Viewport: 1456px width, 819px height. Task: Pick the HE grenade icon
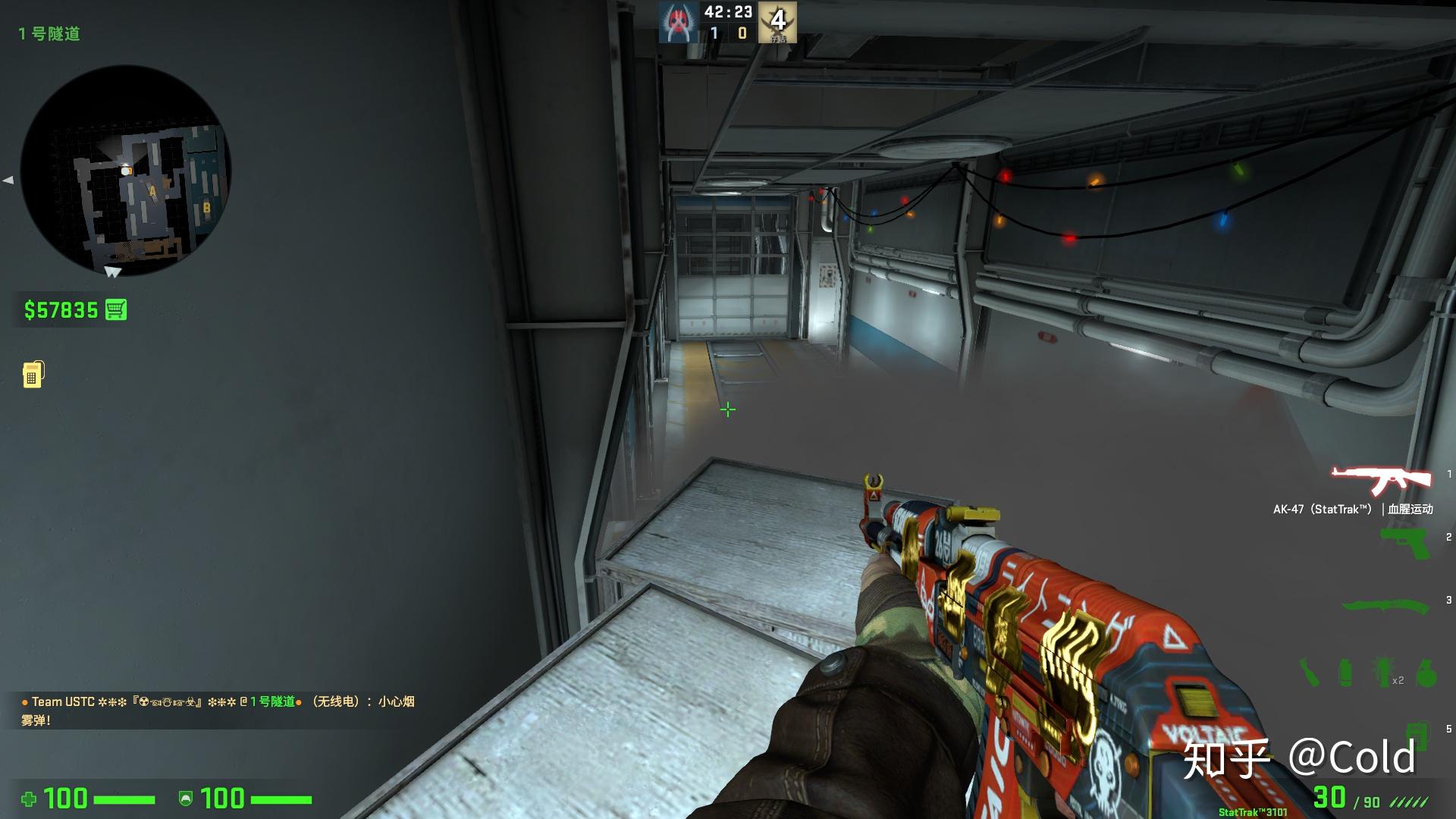point(1426,672)
